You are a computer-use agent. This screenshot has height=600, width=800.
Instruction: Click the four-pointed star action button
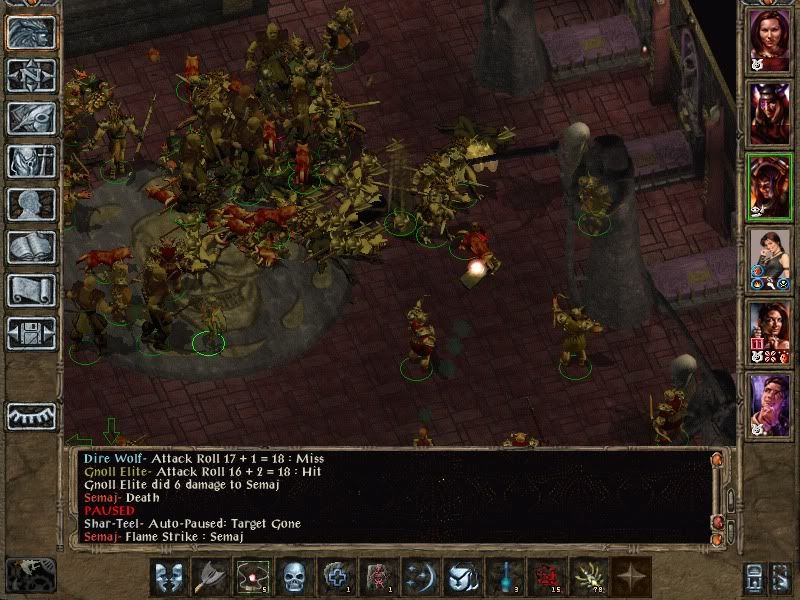tap(631, 577)
